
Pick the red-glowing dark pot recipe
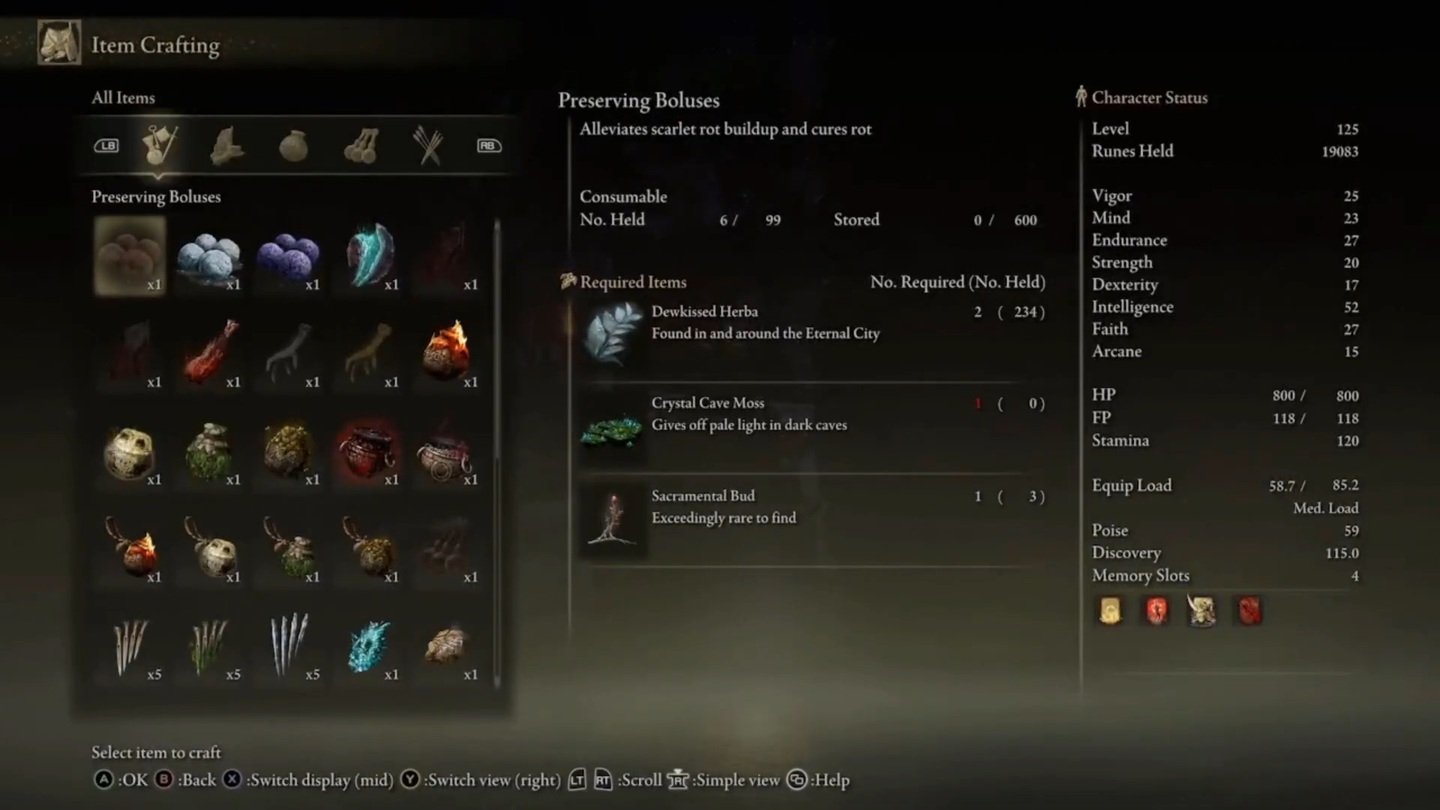pos(368,451)
